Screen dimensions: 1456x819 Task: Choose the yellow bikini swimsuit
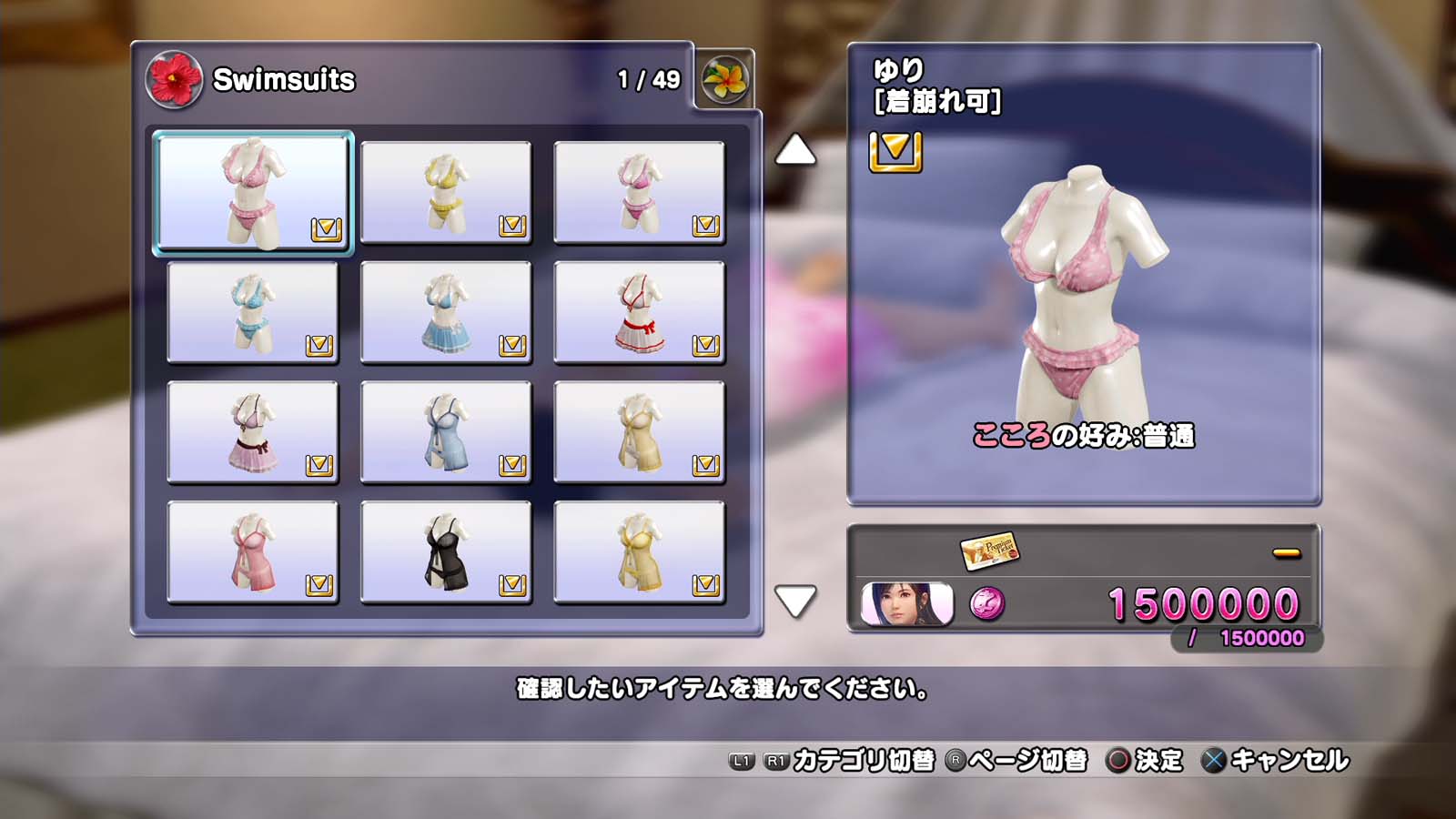coord(446,192)
